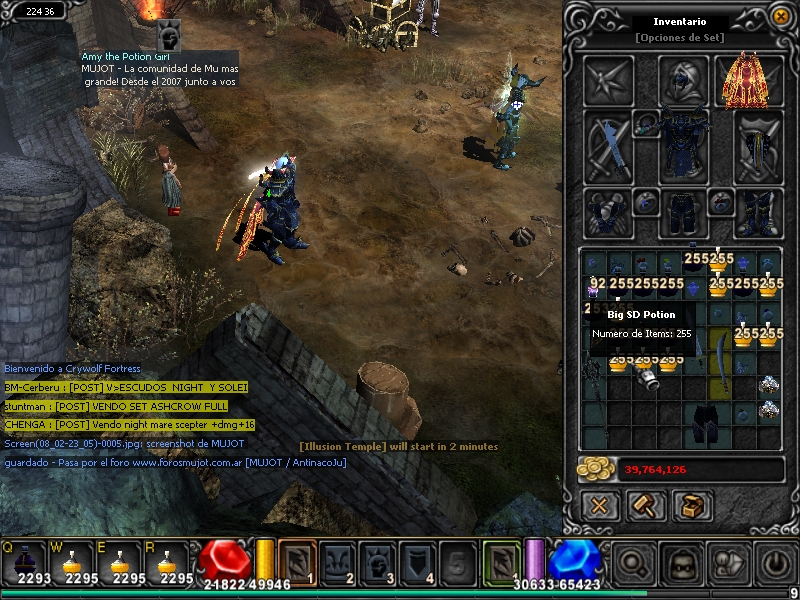Click the magnifying glass menu button

(633, 562)
